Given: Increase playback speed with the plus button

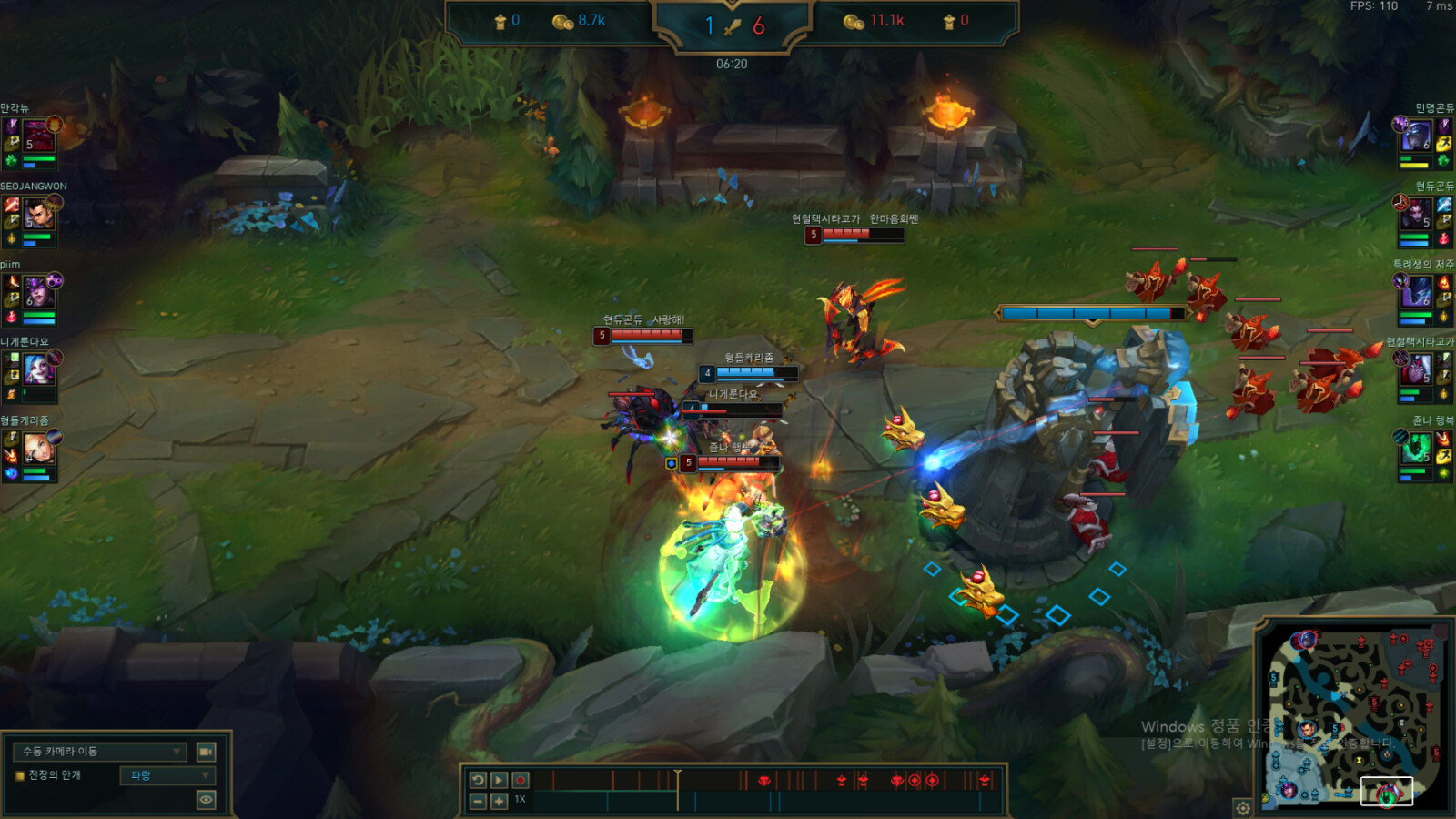Looking at the screenshot, I should point(500,801).
